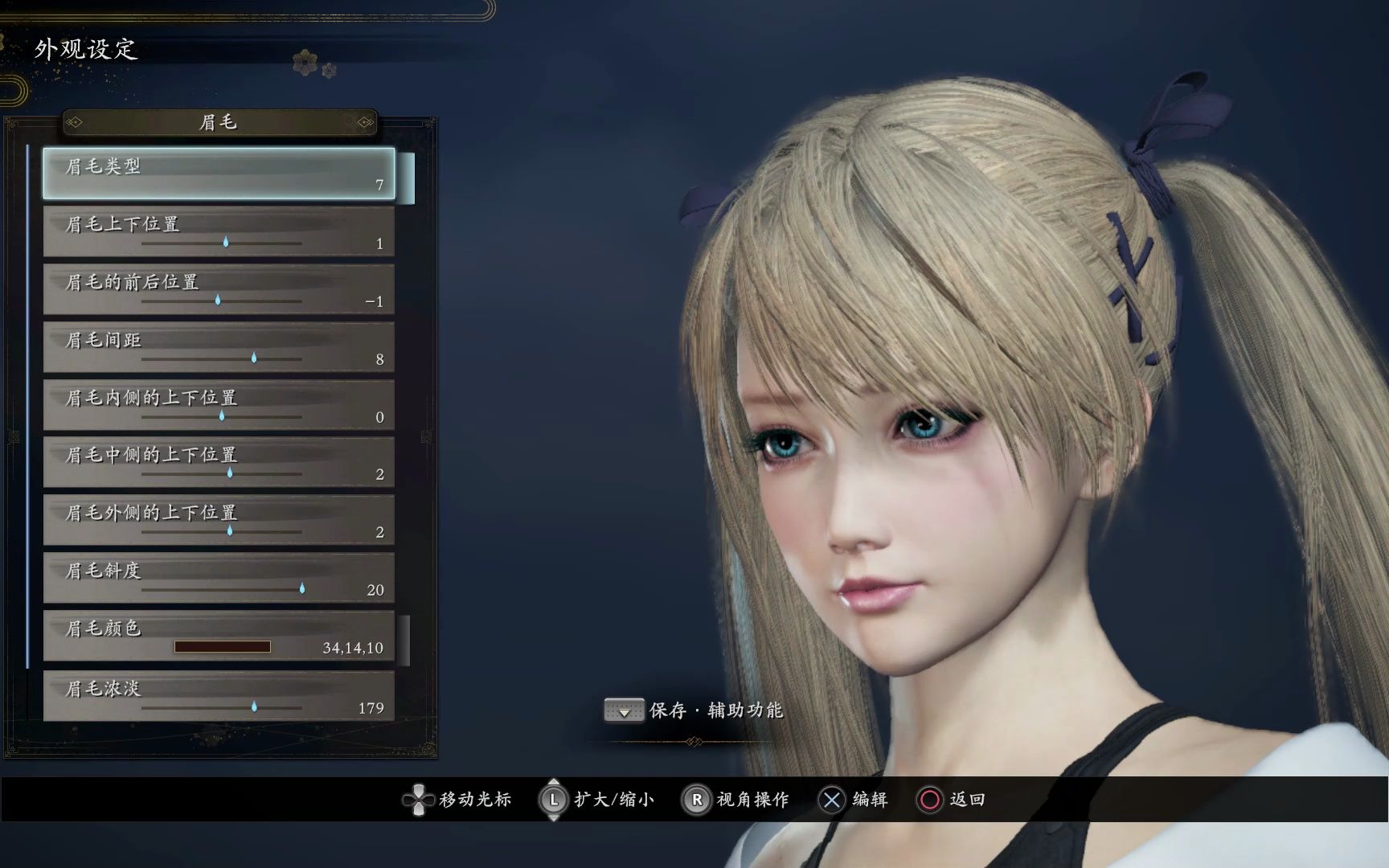The height and width of the screenshot is (868, 1389).
Task: Switch category with the right arrow beside 眉毛
Action: [365, 122]
